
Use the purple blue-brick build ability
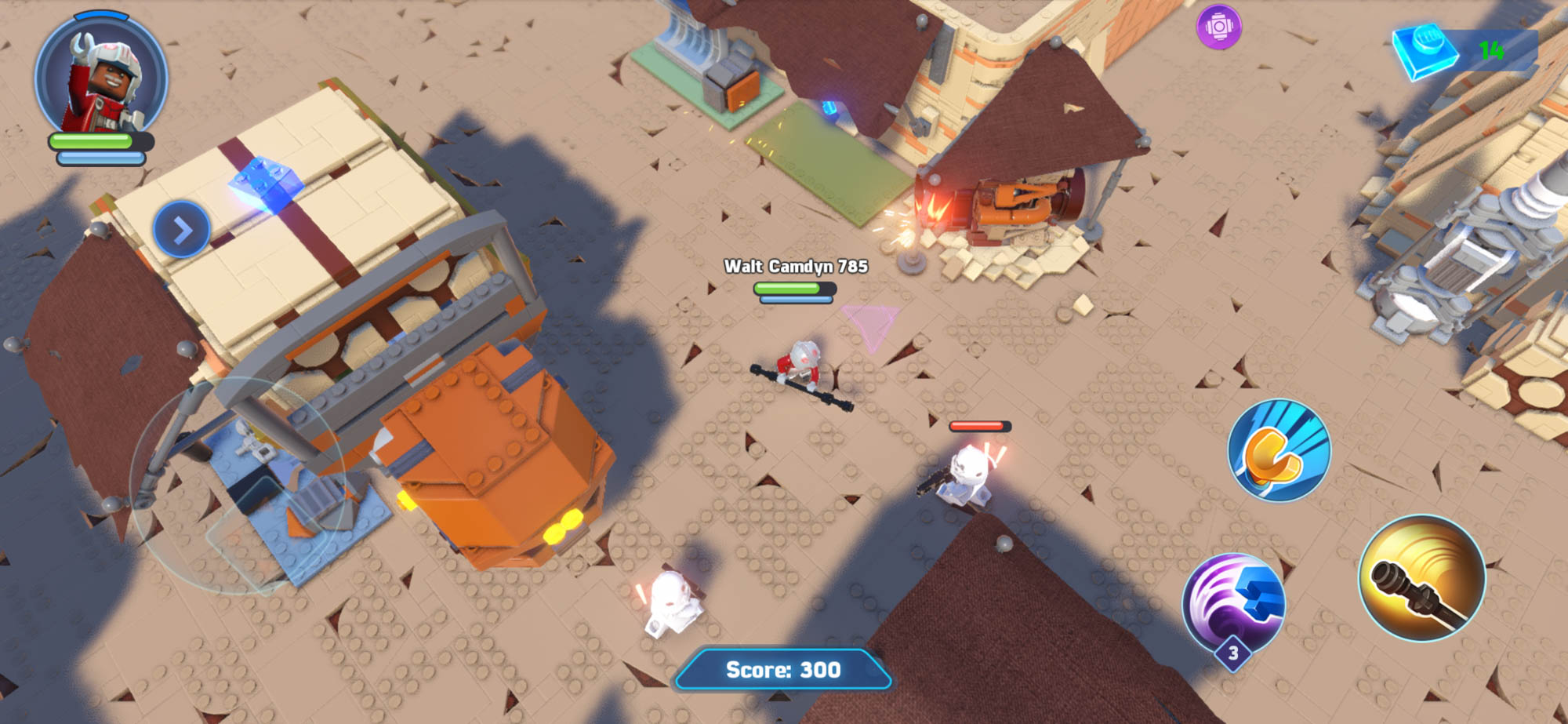(x=1233, y=602)
